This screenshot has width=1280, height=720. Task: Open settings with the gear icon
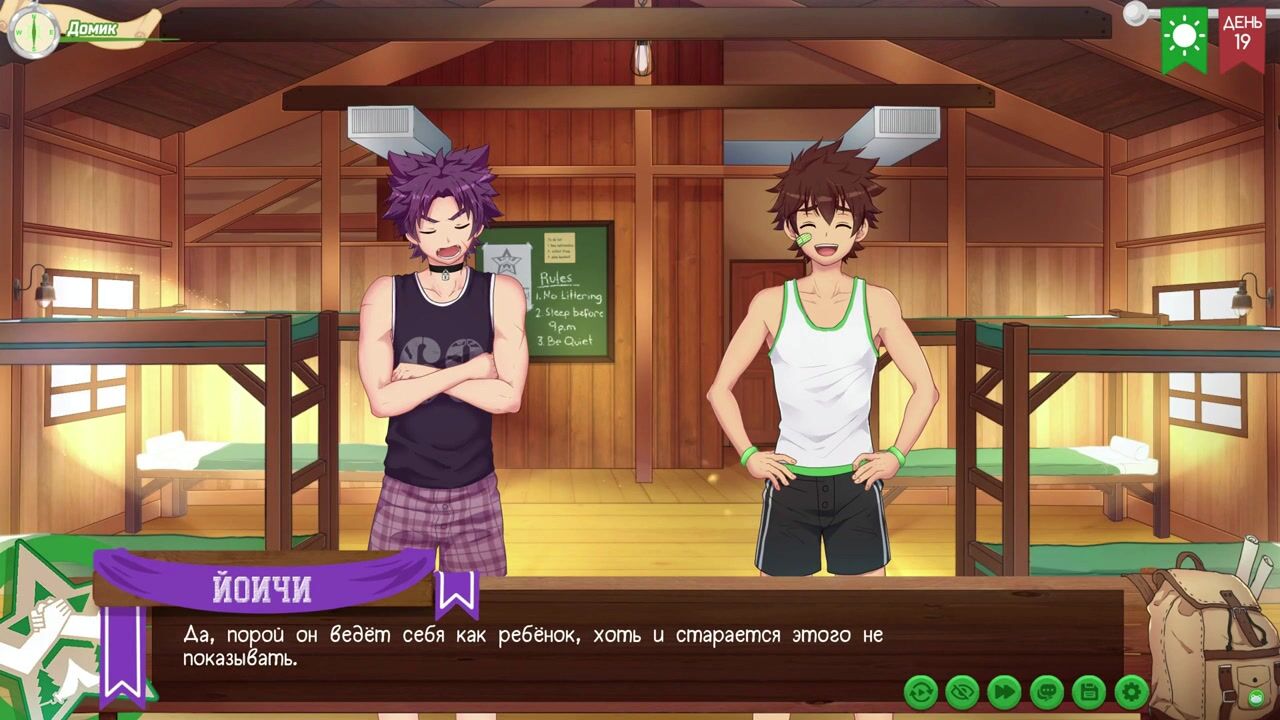[1131, 691]
